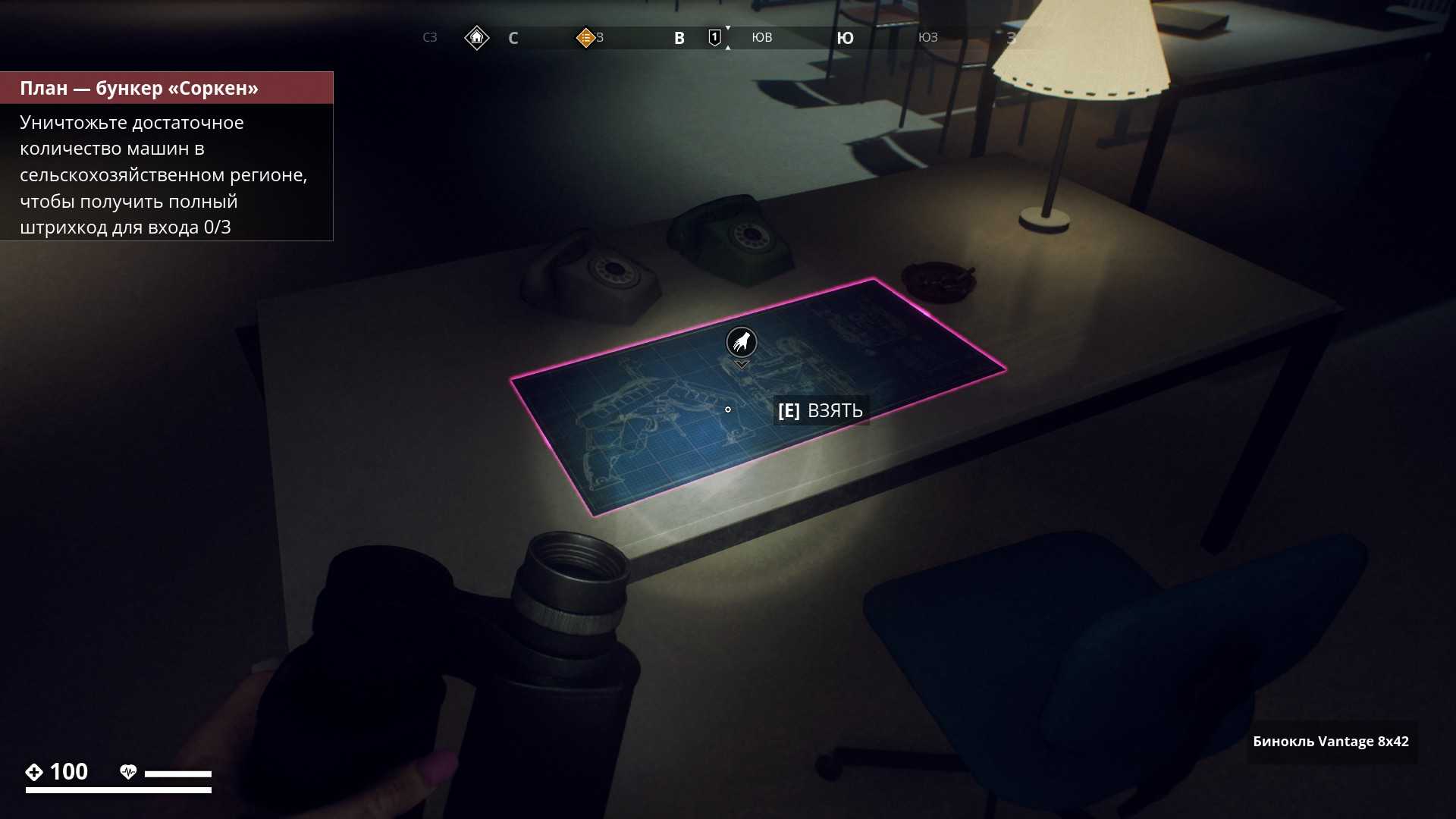Screen dimensions: 1456x819
Task: Click the hand interaction icon above the blueprint
Action: (742, 342)
